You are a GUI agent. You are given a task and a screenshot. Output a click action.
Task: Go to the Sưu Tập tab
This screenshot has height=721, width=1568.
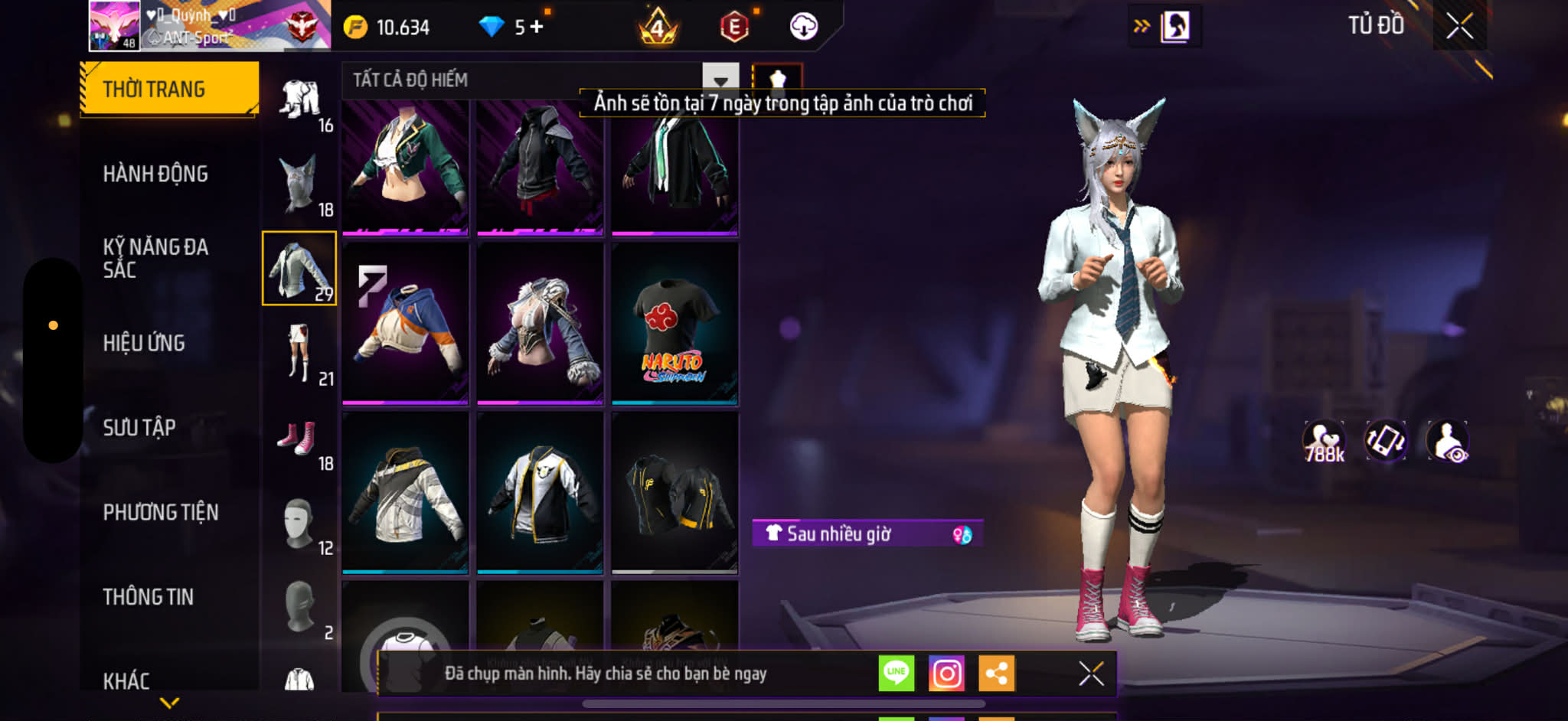coord(139,427)
